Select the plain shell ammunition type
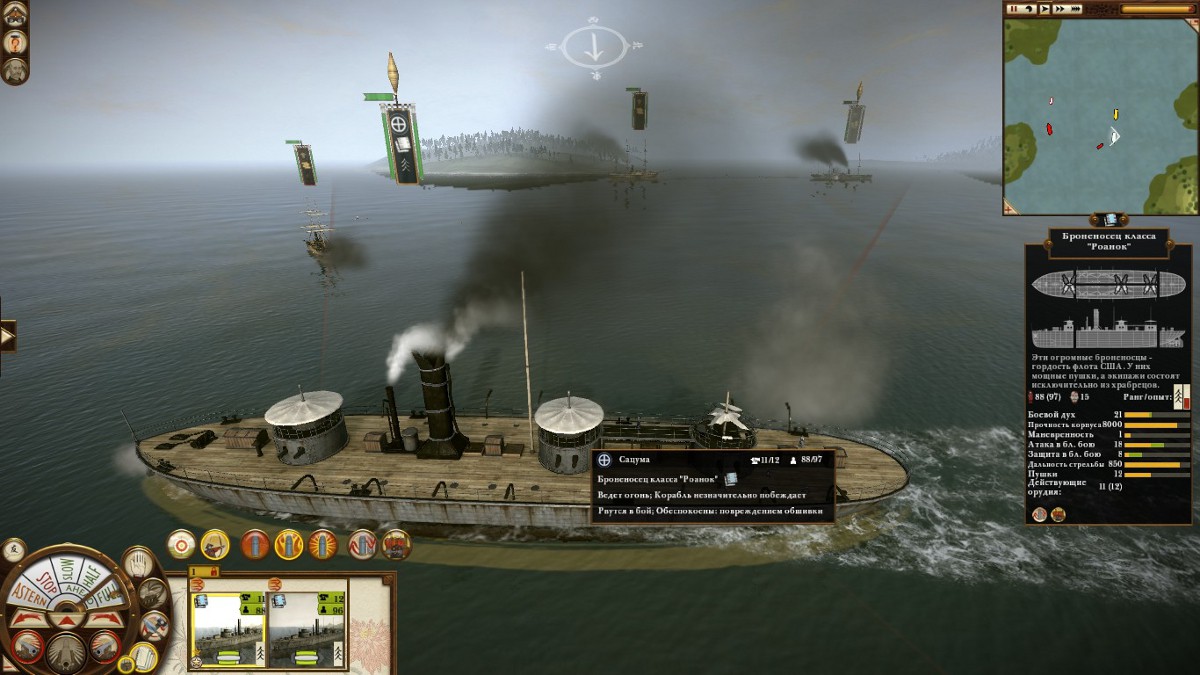Image resolution: width=1200 pixels, height=675 pixels. 254,544
